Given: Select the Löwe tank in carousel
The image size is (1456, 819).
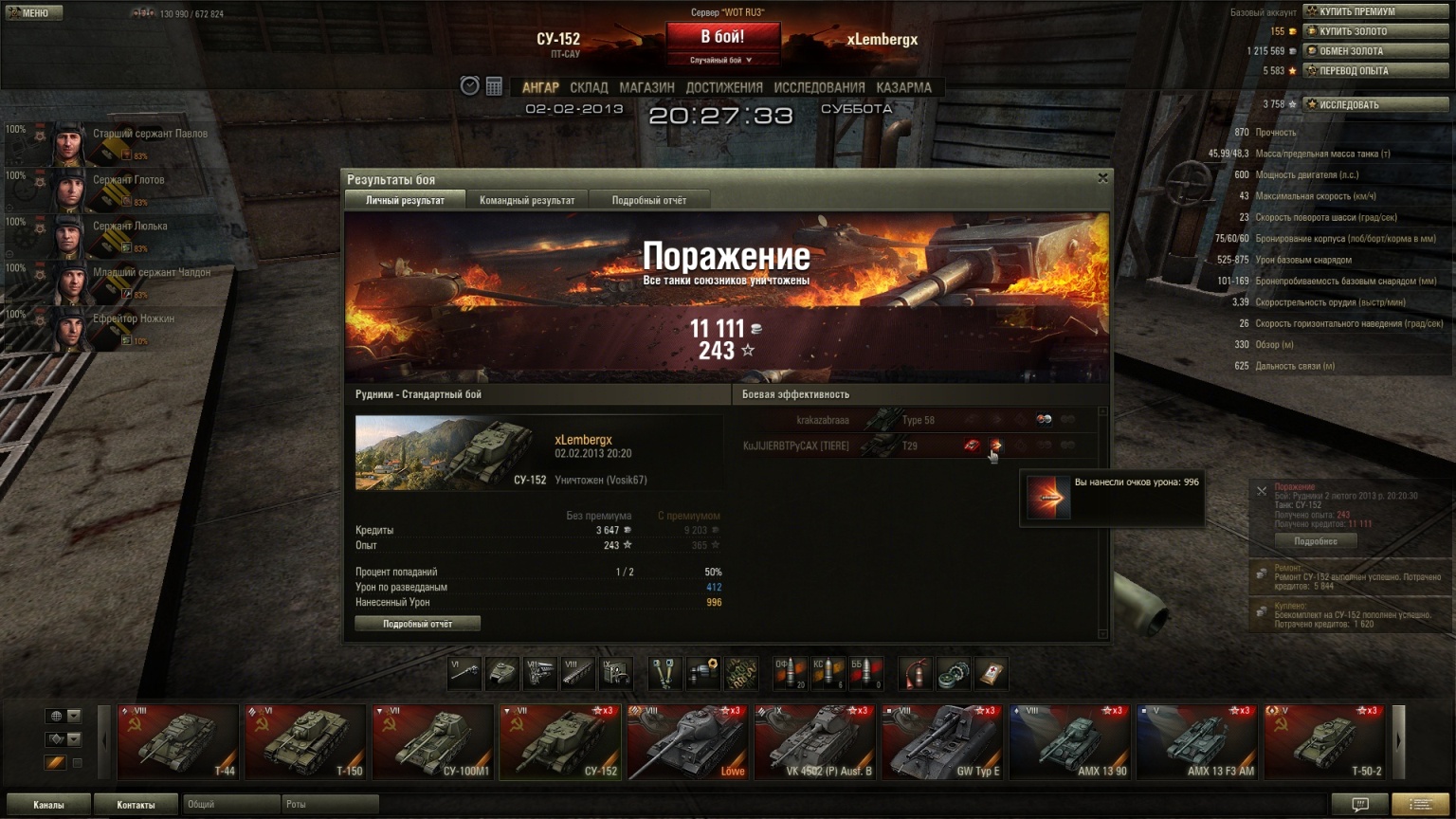Looking at the screenshot, I should (686, 742).
